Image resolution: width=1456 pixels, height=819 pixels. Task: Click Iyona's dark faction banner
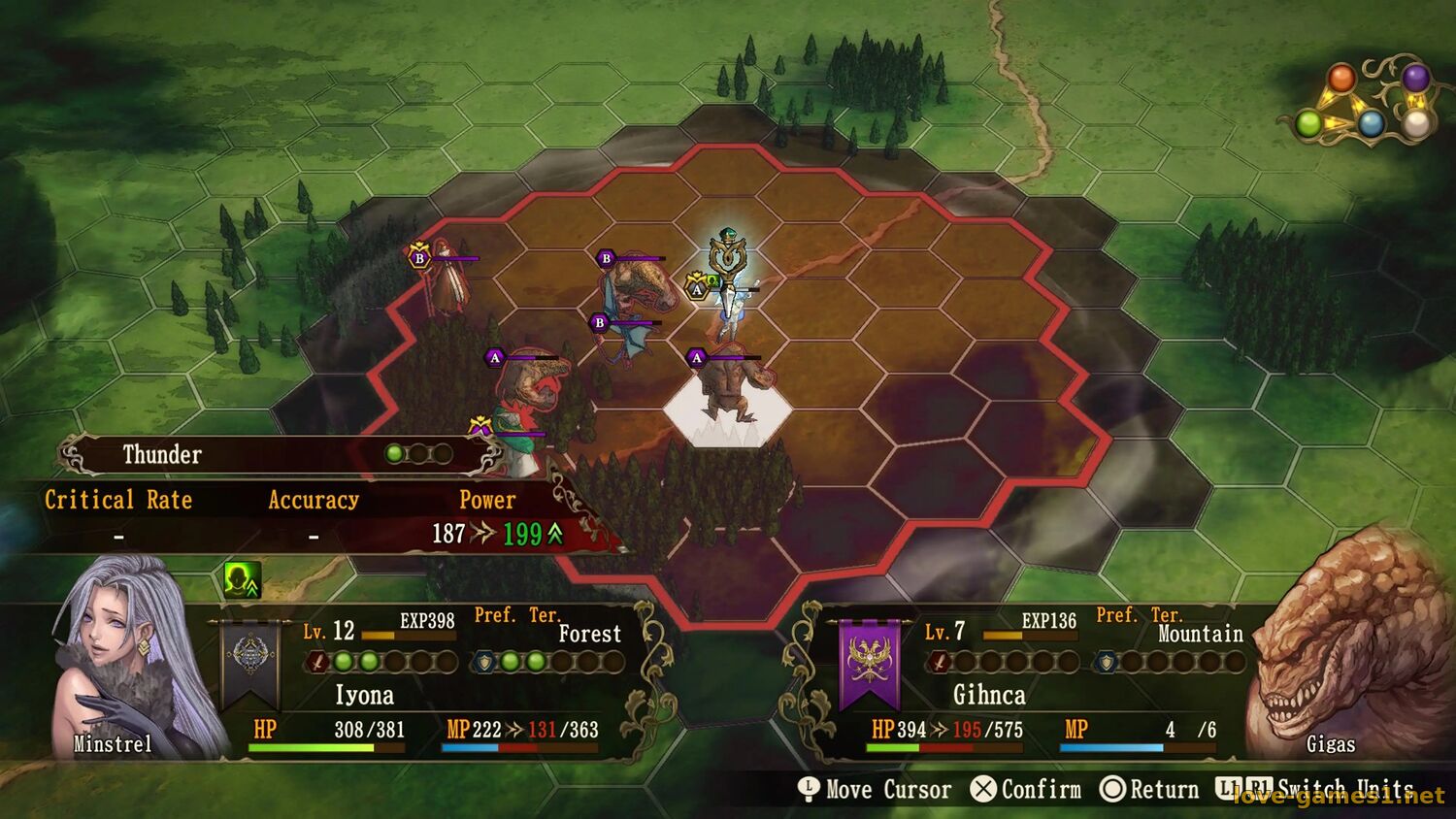click(x=250, y=663)
